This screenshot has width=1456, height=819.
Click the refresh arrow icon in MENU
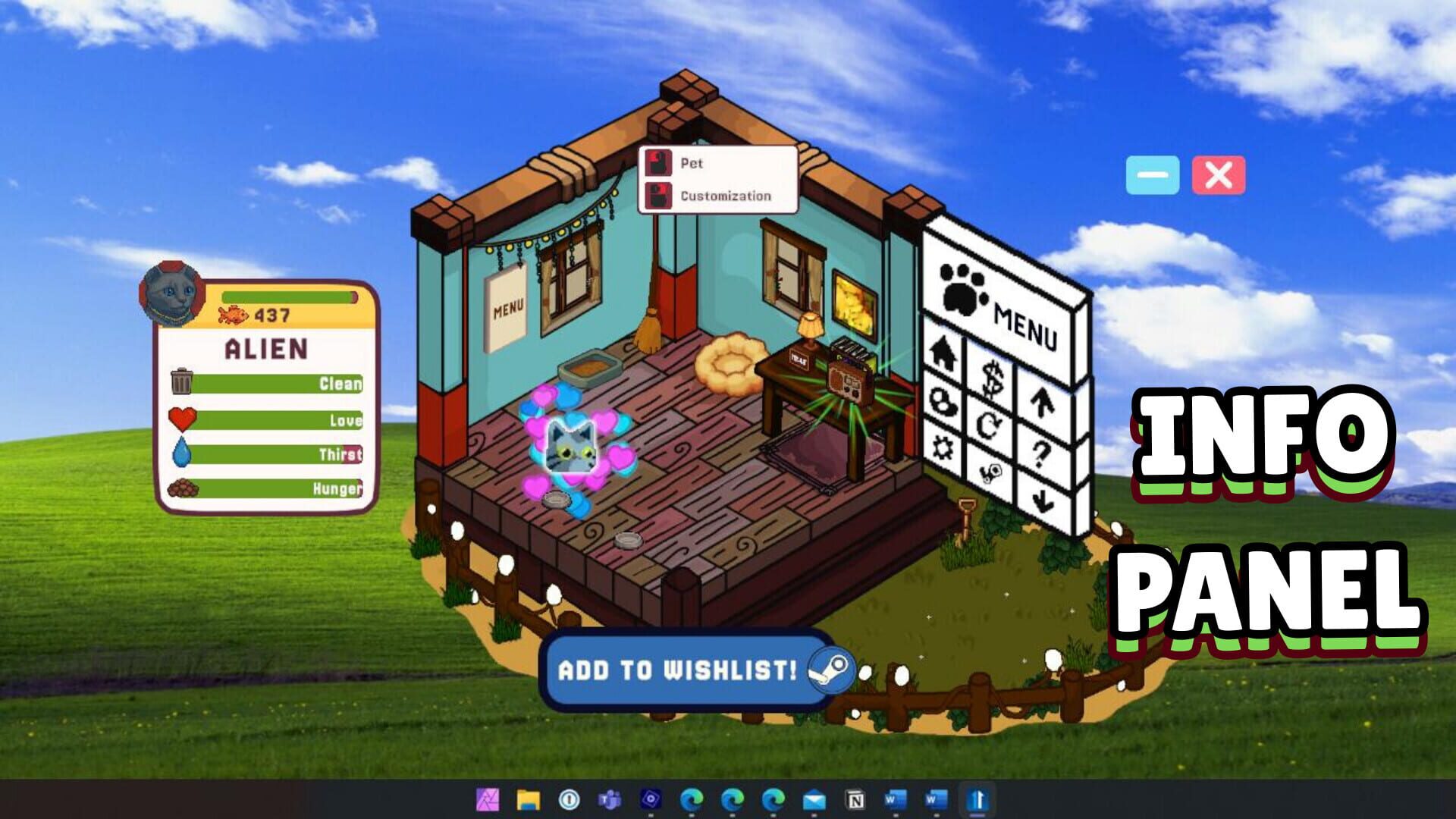point(990,426)
